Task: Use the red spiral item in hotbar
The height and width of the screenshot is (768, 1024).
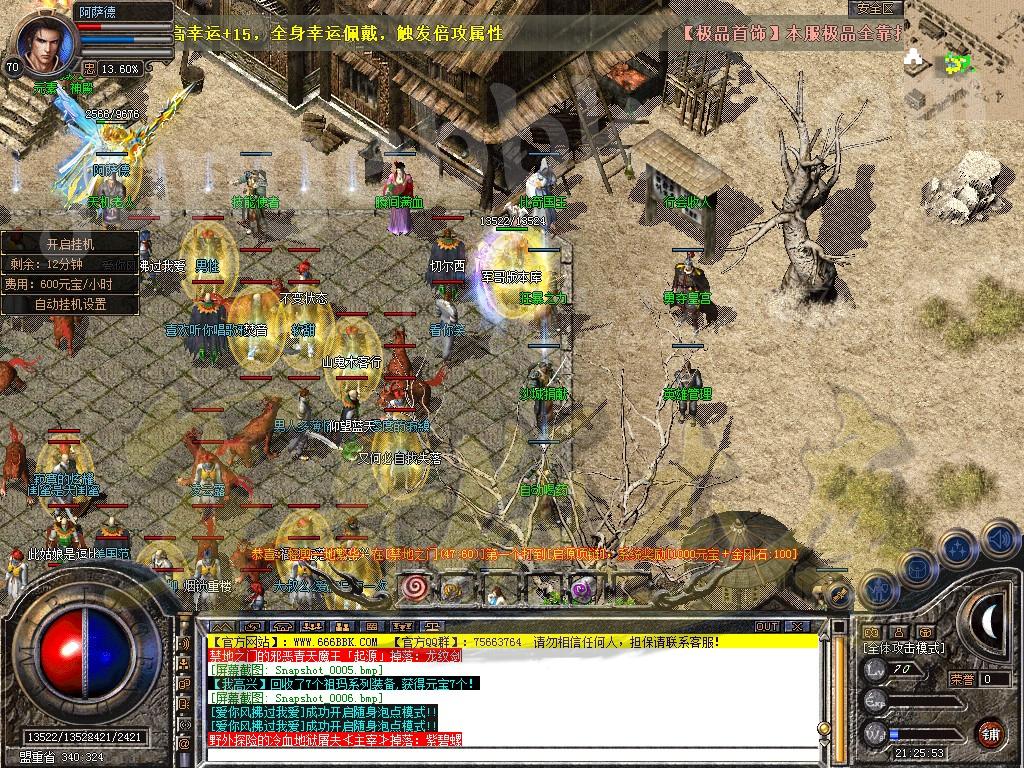Action: coord(413,588)
